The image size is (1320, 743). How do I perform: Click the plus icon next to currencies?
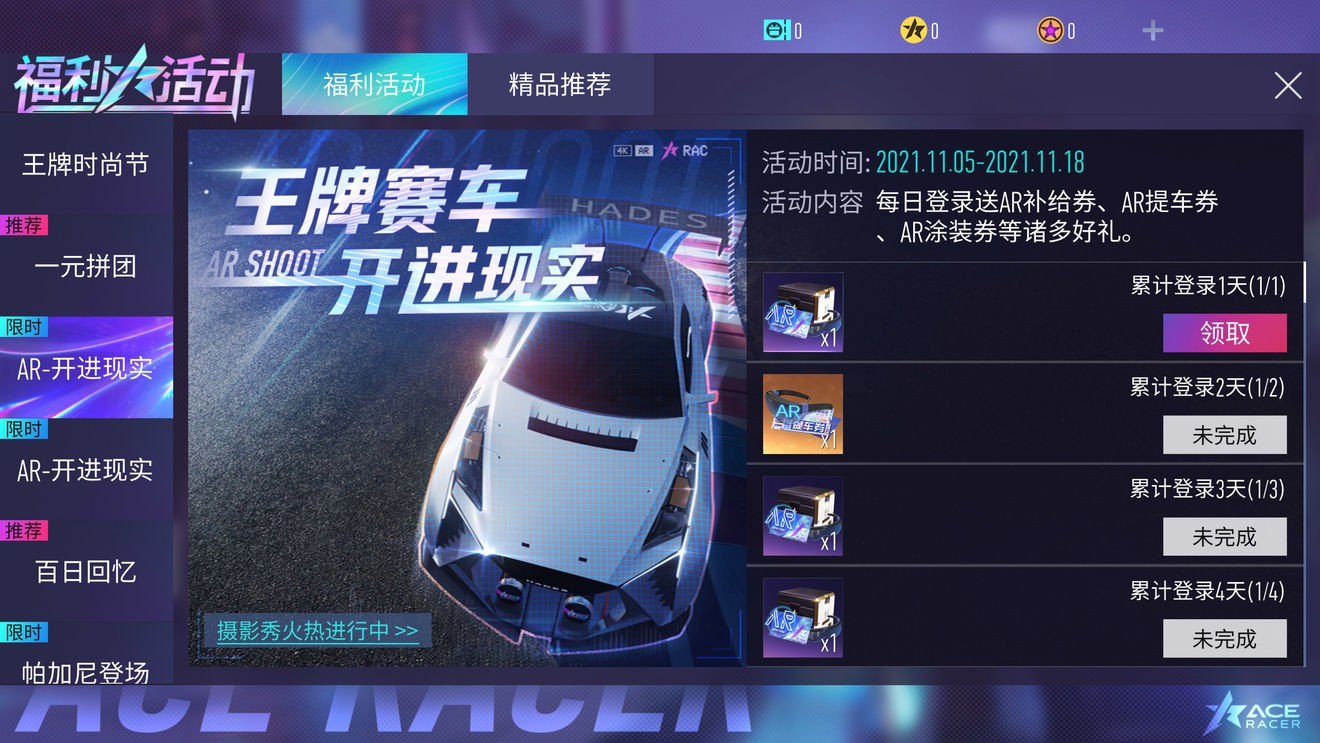[x=1152, y=30]
